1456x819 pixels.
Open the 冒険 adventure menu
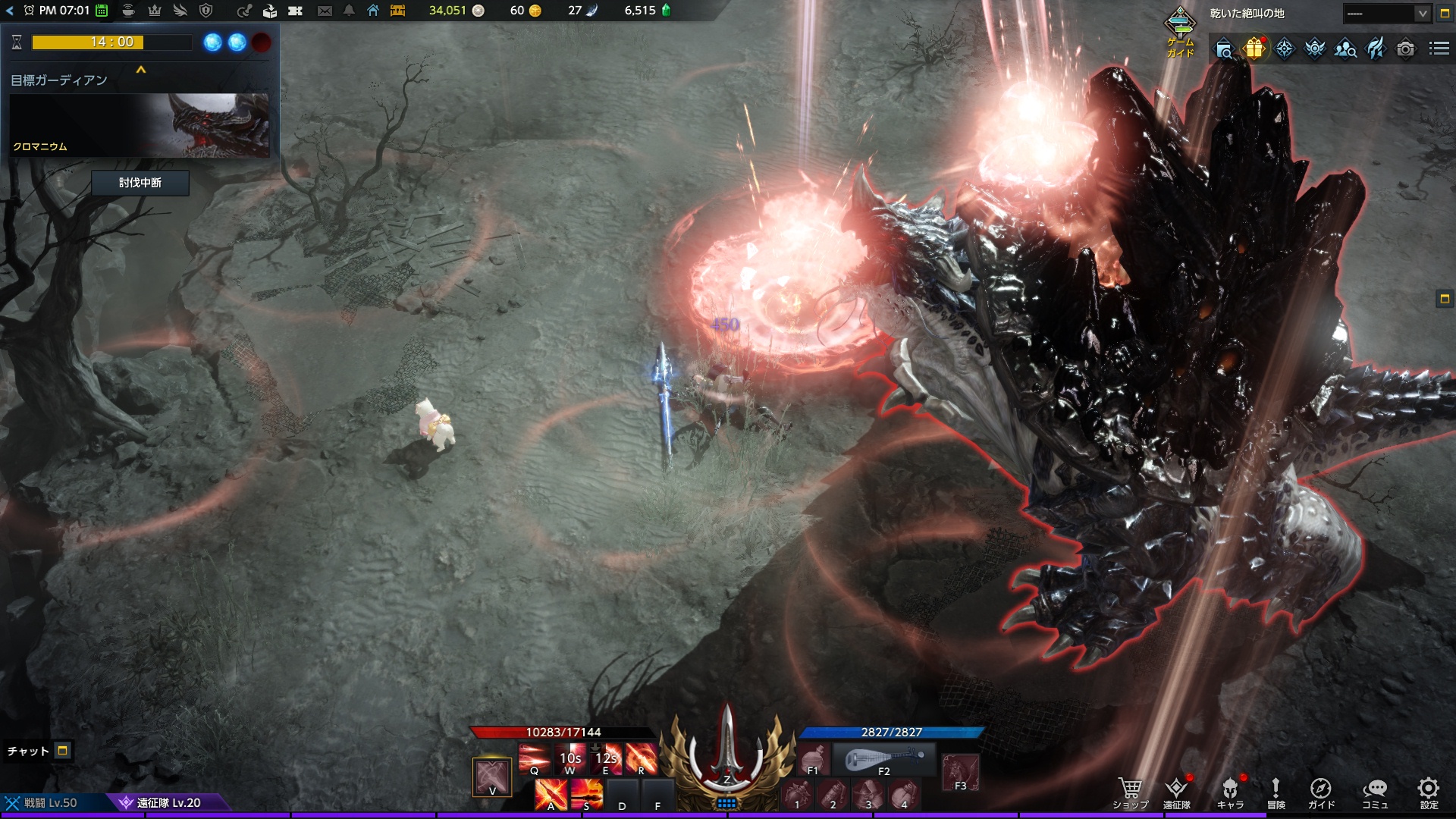(1276, 792)
